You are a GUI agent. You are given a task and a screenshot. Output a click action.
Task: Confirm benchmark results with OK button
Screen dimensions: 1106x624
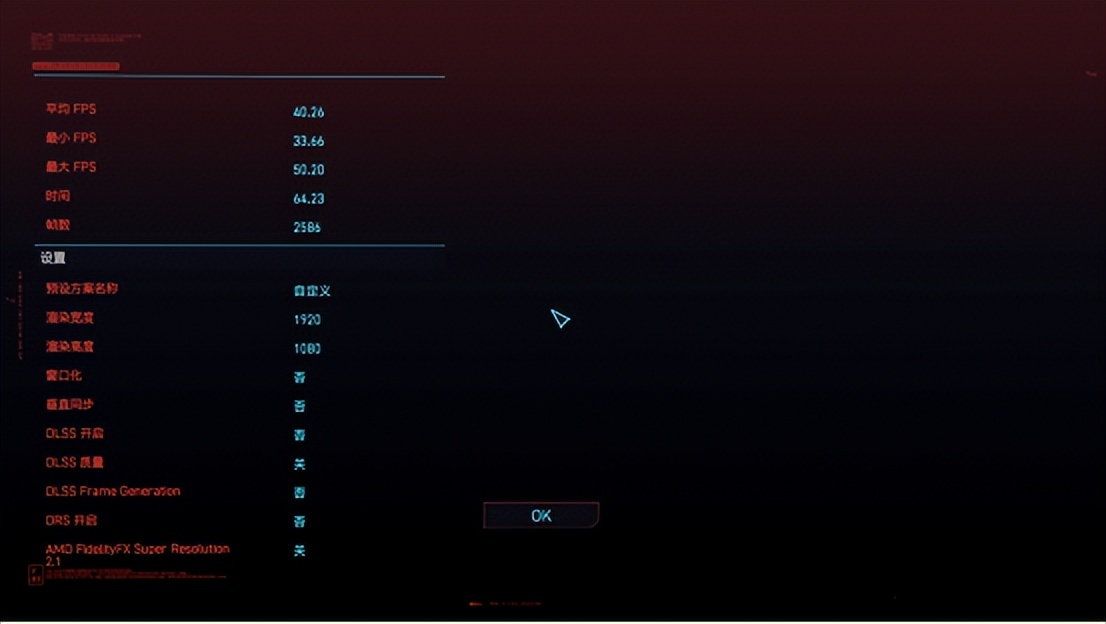pyautogui.click(x=541, y=515)
